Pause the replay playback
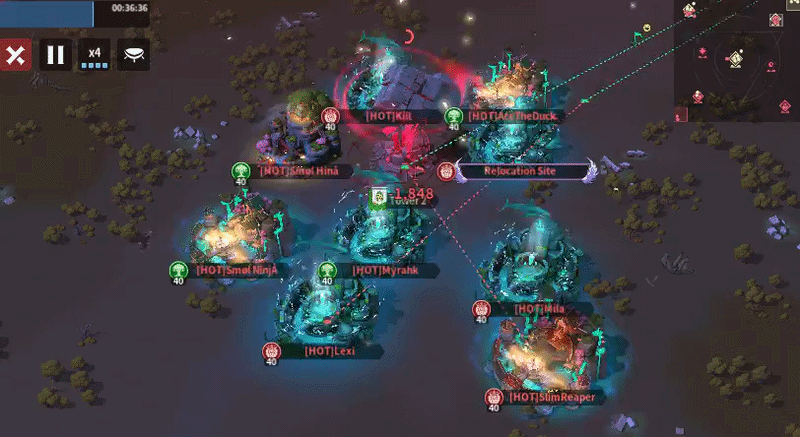The height and width of the screenshot is (437, 800). click(x=55, y=55)
